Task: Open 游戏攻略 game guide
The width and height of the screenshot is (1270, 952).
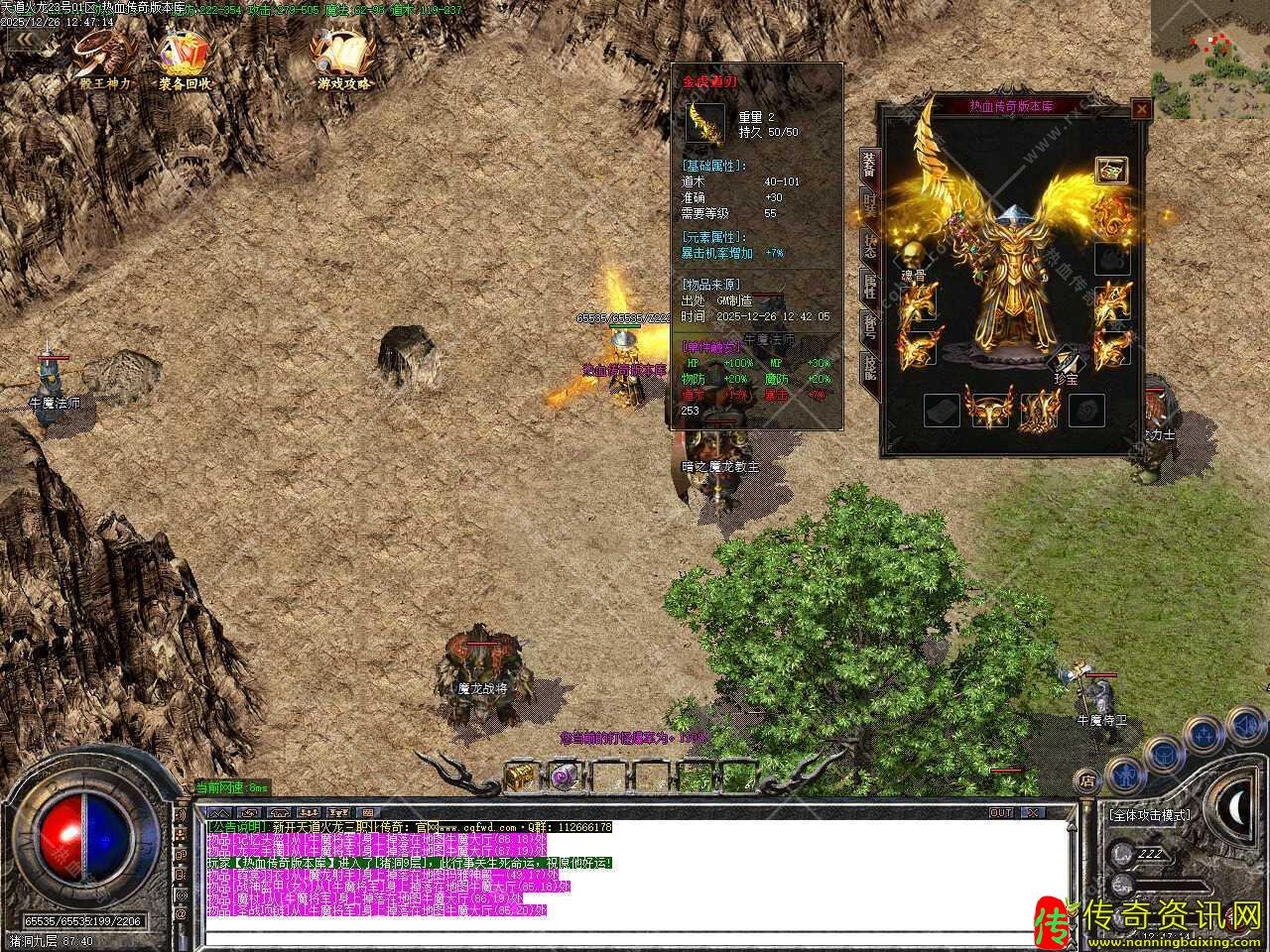Action: 342,58
